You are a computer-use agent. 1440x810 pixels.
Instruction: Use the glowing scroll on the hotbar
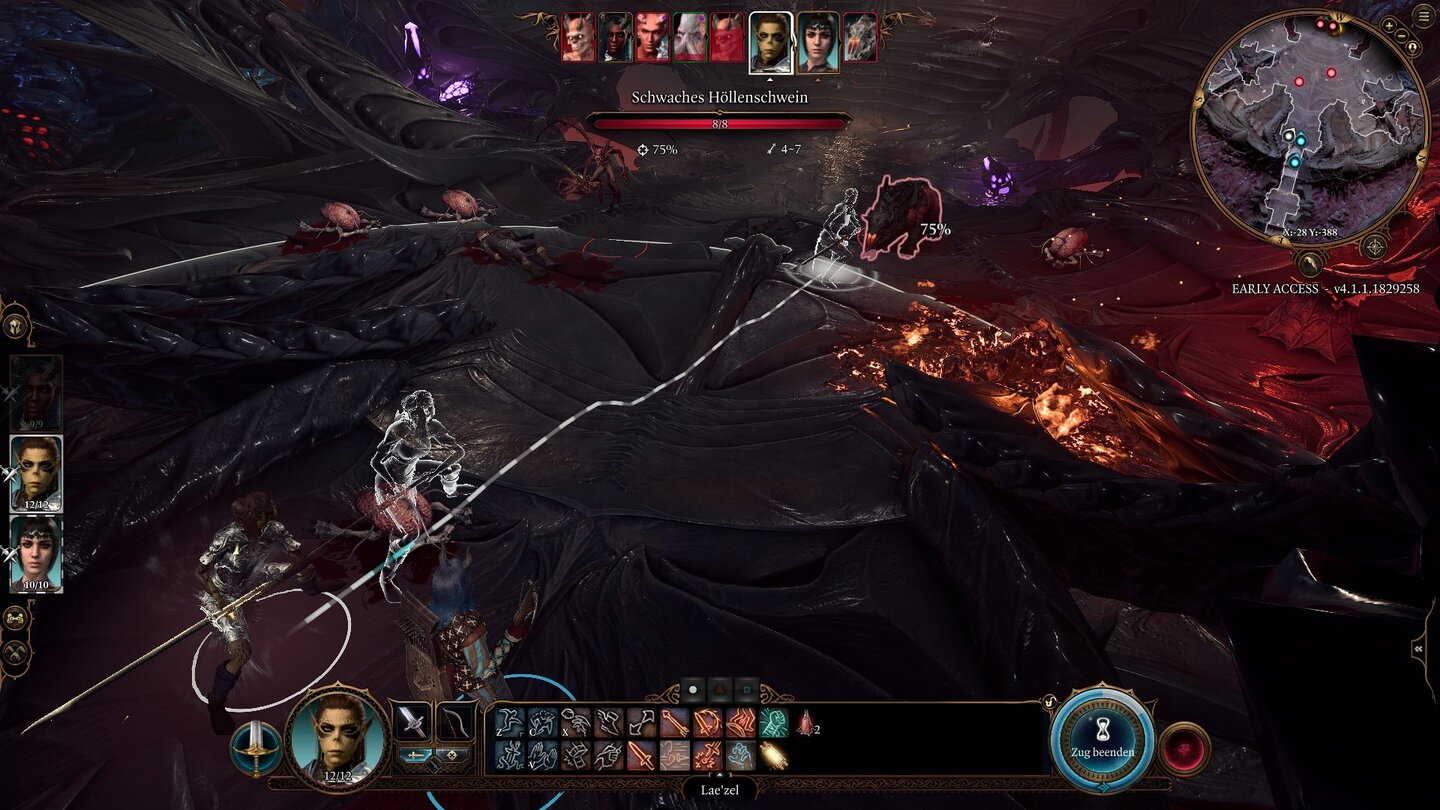[x=775, y=754]
